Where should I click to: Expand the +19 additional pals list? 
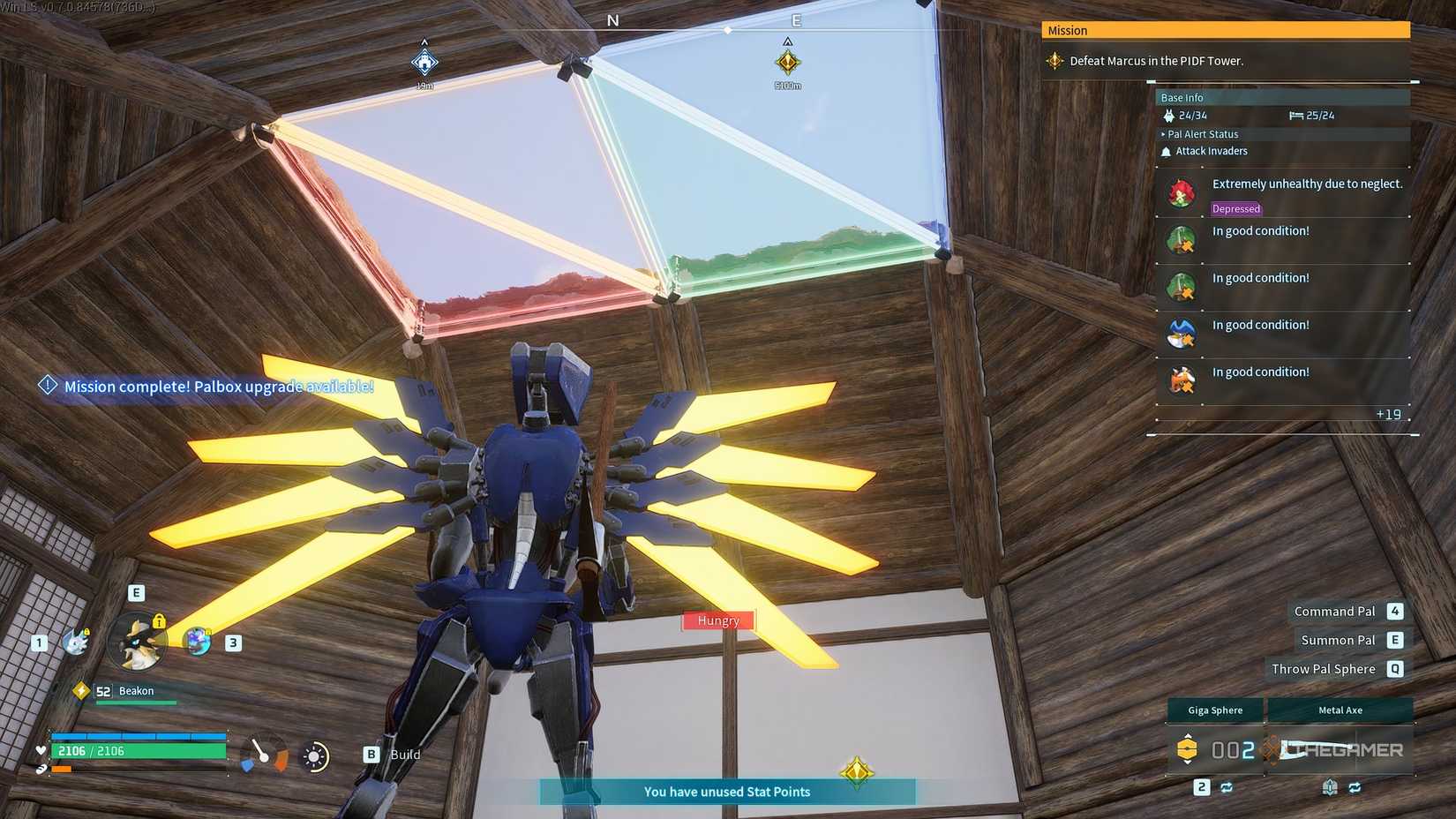click(x=1388, y=414)
